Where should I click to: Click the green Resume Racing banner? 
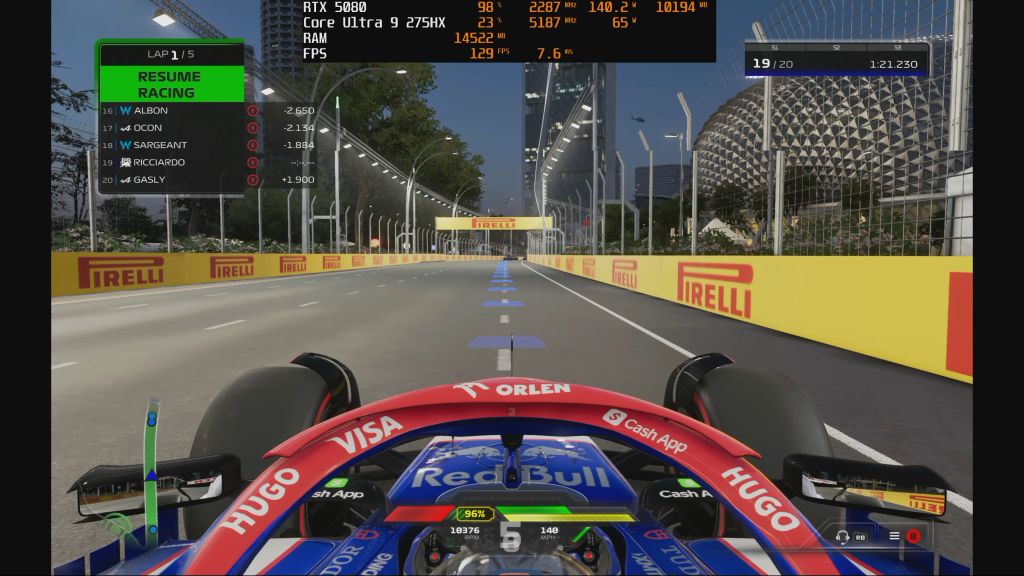click(169, 84)
